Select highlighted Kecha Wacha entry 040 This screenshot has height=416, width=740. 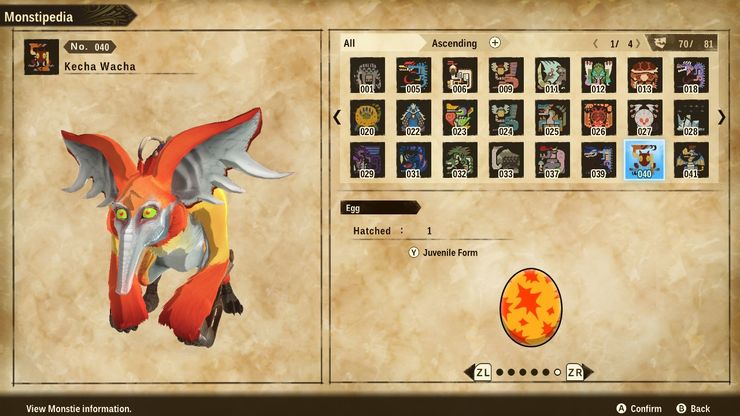tap(644, 160)
